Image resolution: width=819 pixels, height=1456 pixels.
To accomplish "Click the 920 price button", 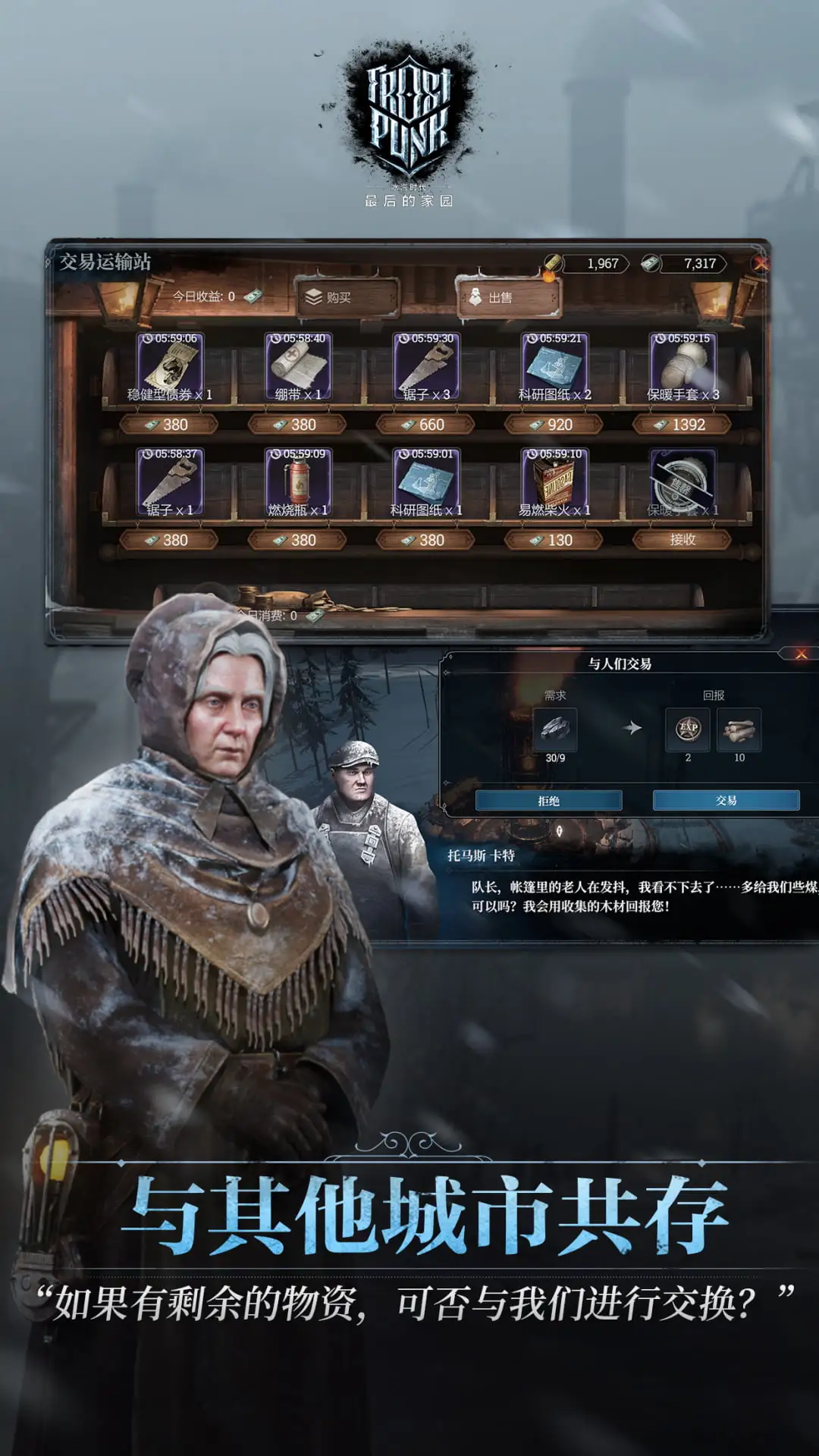I will [x=554, y=425].
